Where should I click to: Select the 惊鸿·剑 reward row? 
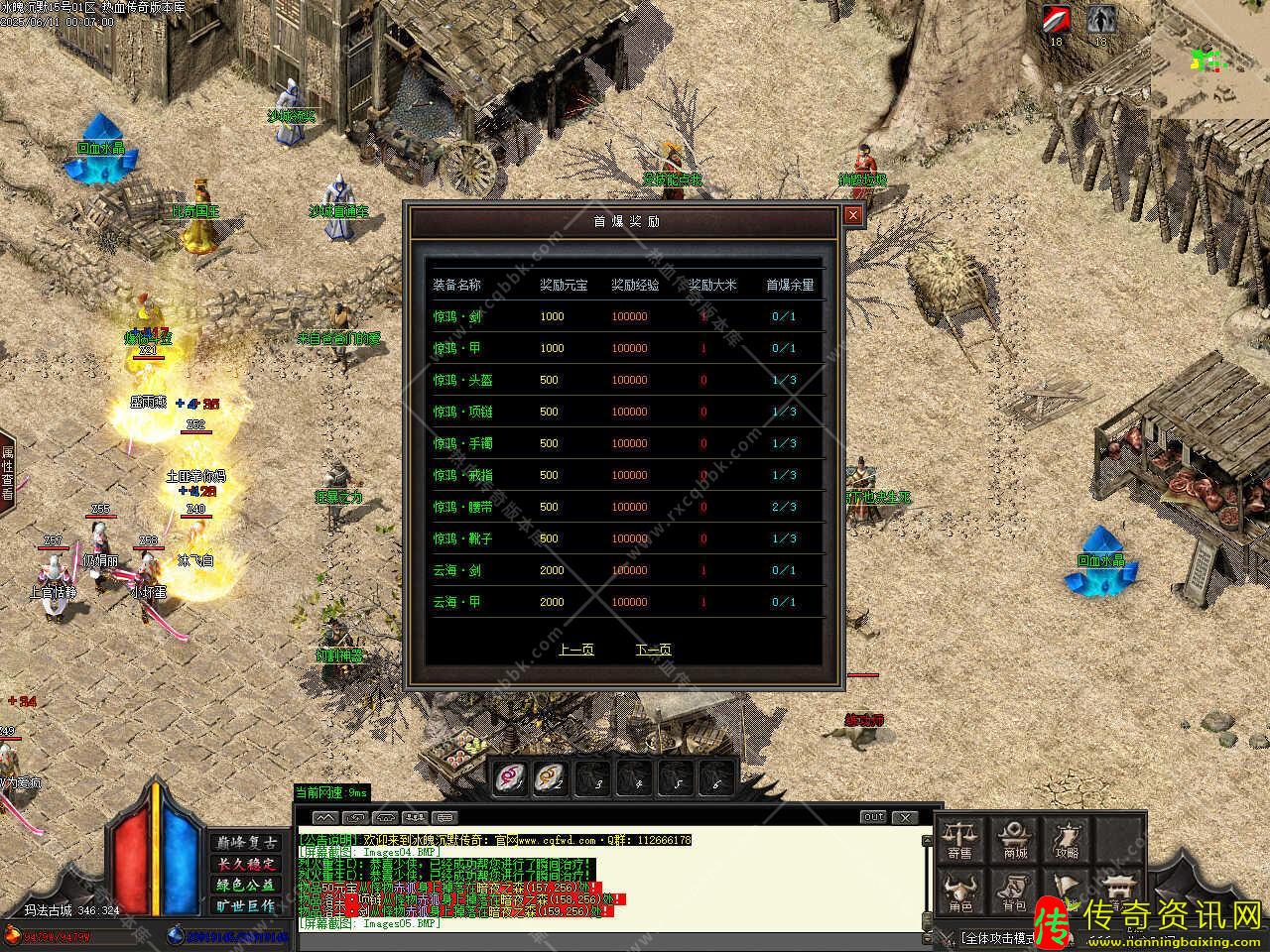tap(627, 316)
